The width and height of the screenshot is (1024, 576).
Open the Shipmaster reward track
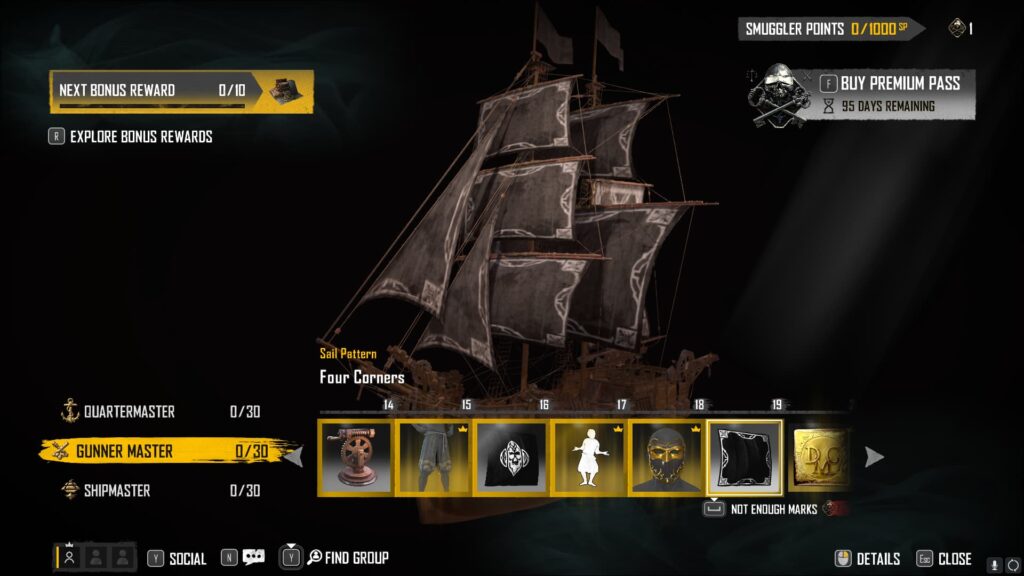coord(117,490)
